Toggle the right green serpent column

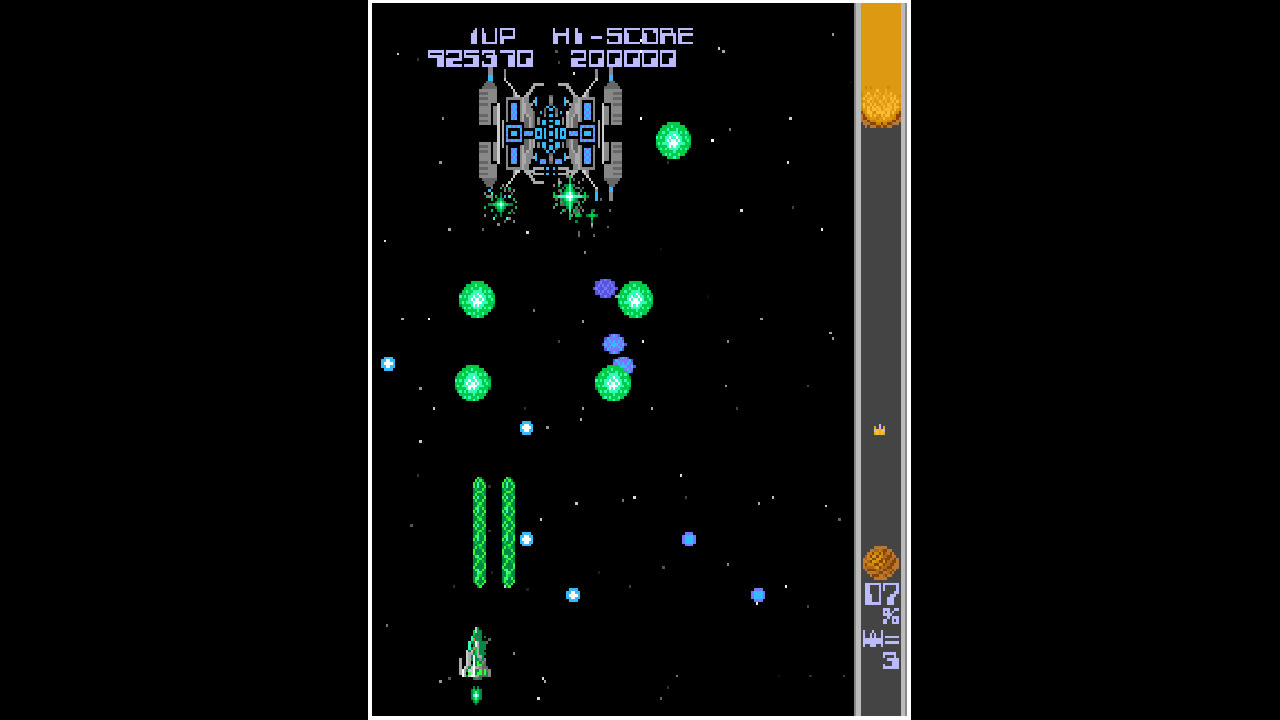pos(509,535)
